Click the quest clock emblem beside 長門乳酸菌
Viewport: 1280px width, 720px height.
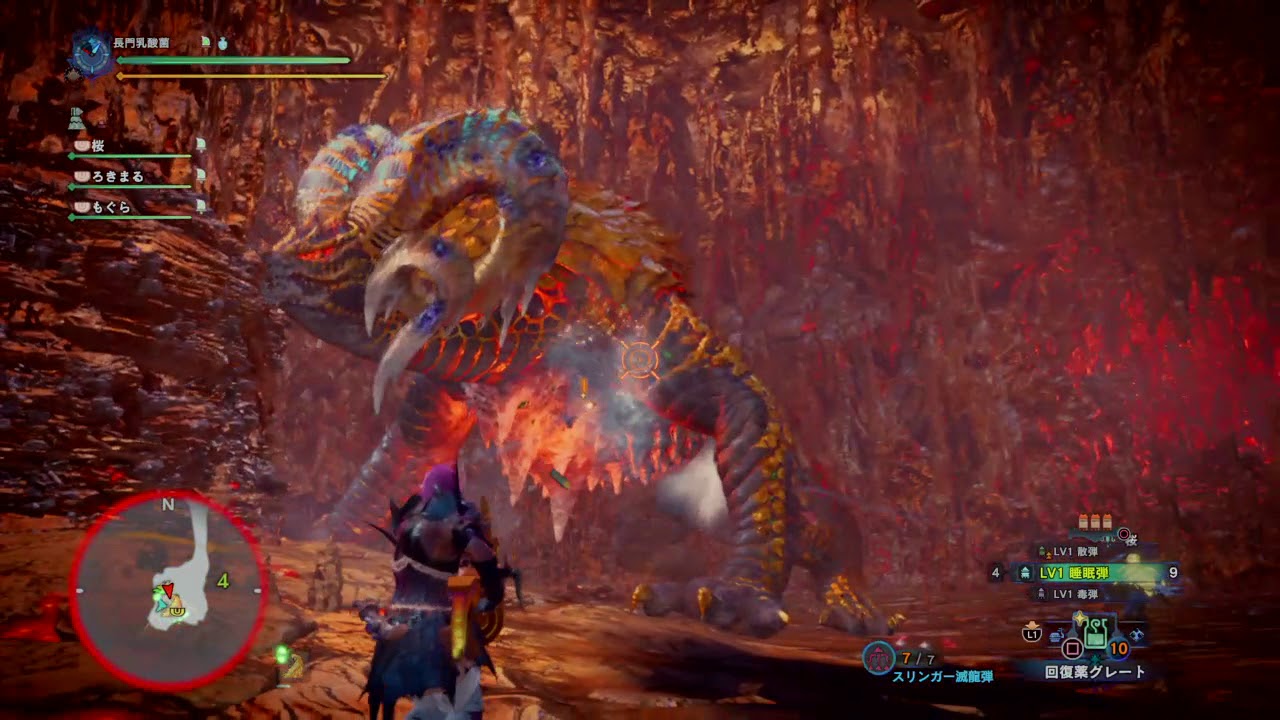[x=92, y=55]
